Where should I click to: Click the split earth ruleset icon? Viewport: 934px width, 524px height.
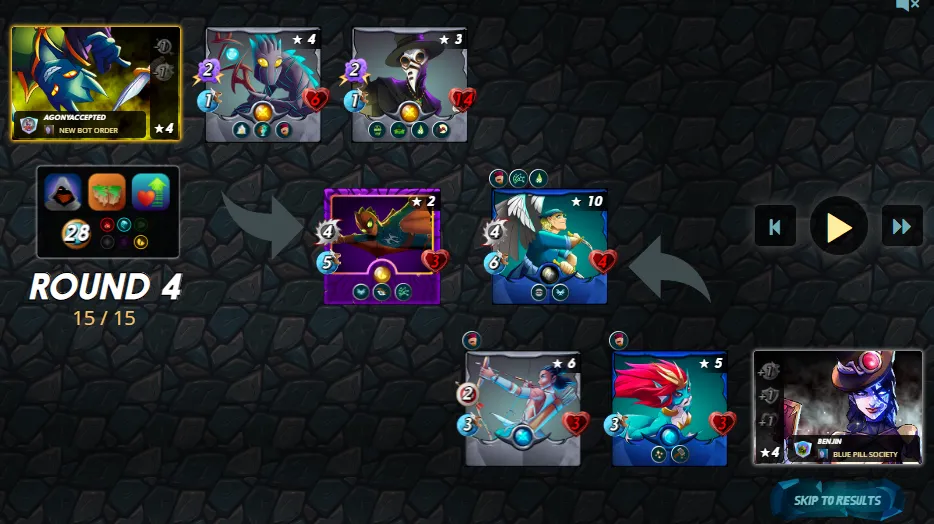click(x=107, y=192)
